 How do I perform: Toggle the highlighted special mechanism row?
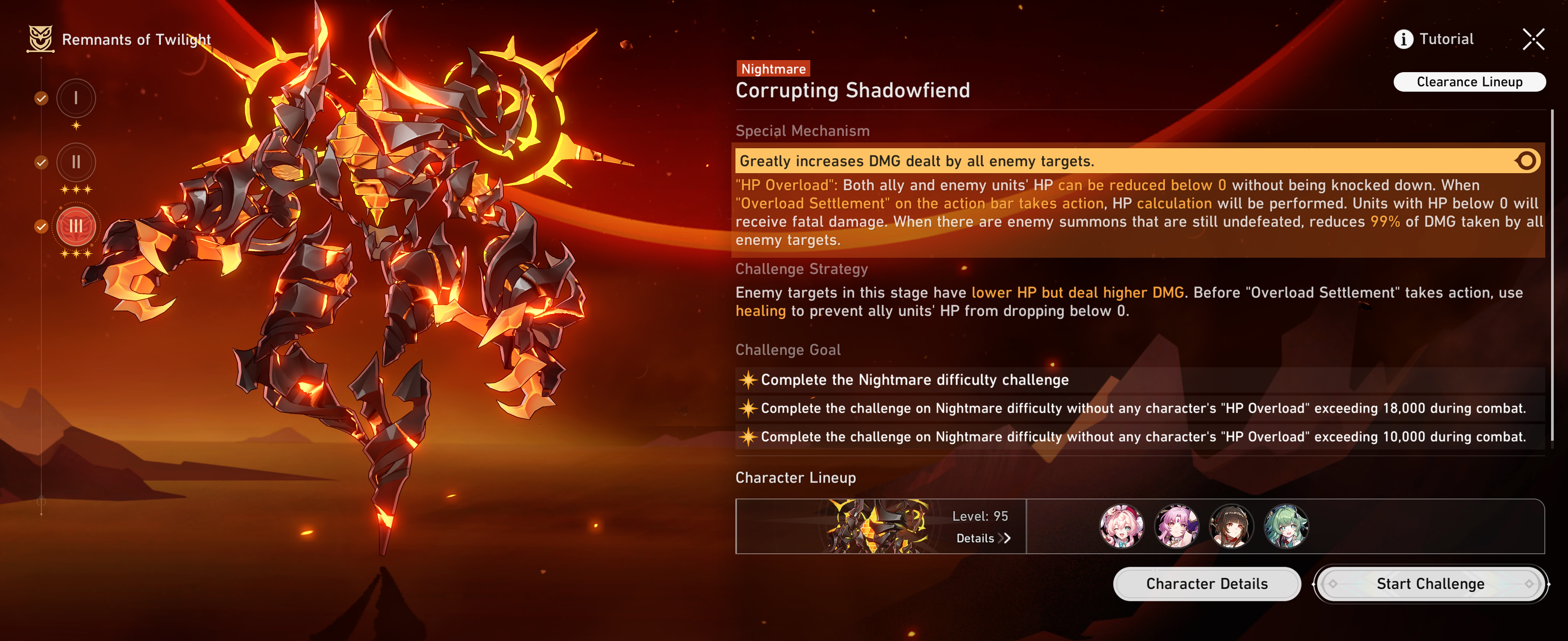pyautogui.click(x=1525, y=161)
